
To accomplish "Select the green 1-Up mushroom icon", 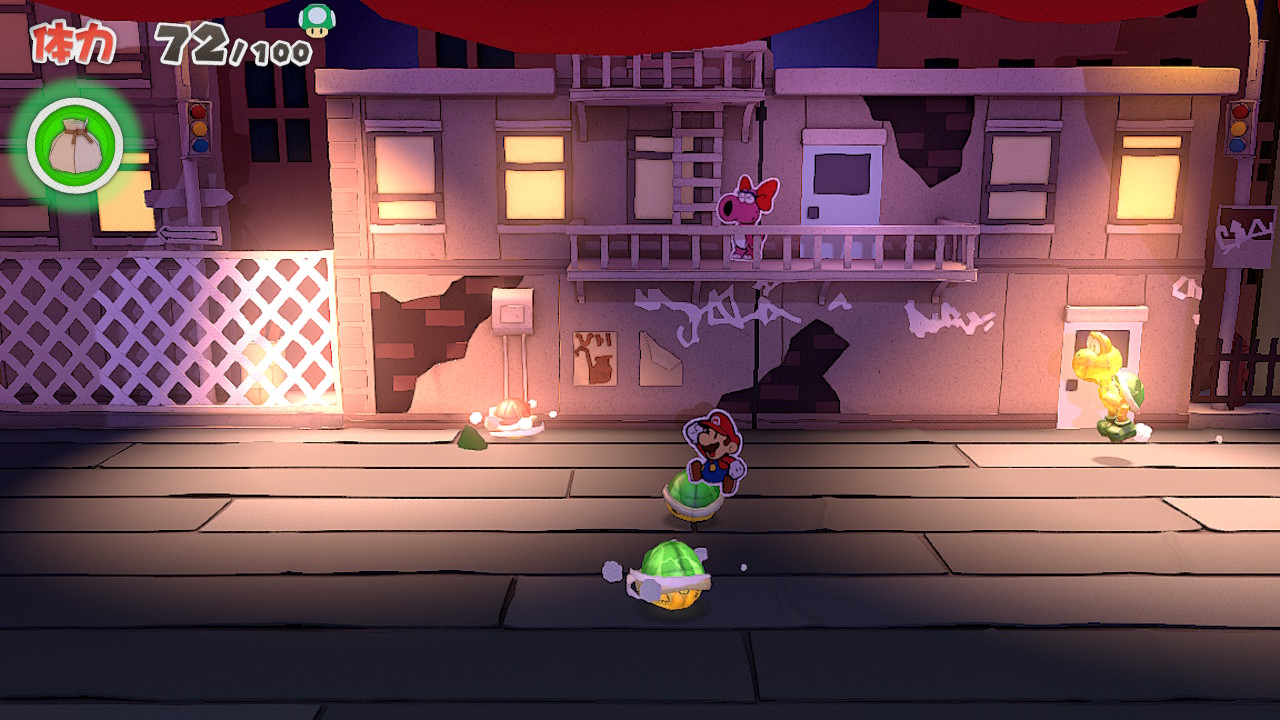I will [x=317, y=19].
